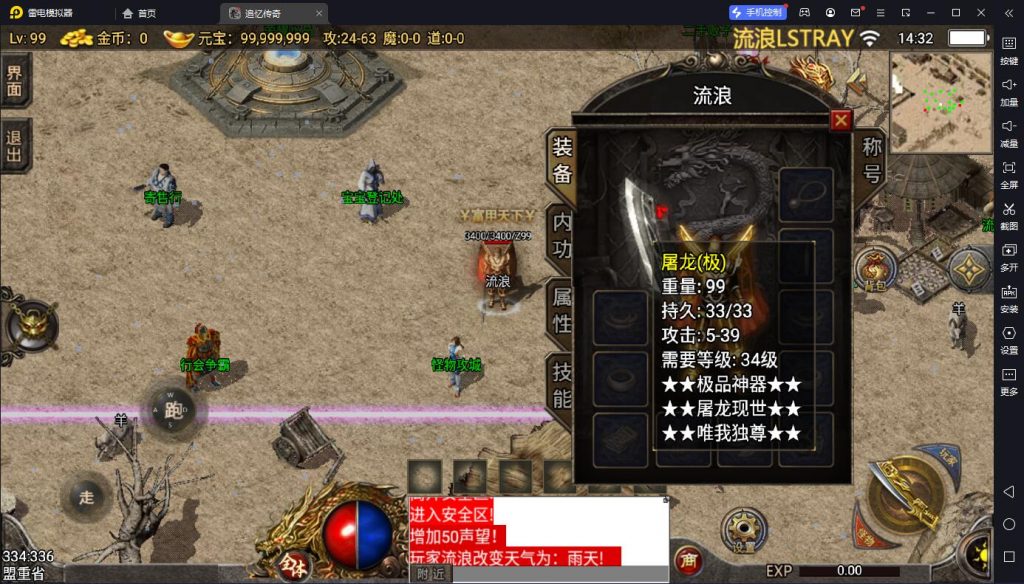Open the 内功 tab
Image resolution: width=1024 pixels, height=584 pixels.
click(x=562, y=235)
